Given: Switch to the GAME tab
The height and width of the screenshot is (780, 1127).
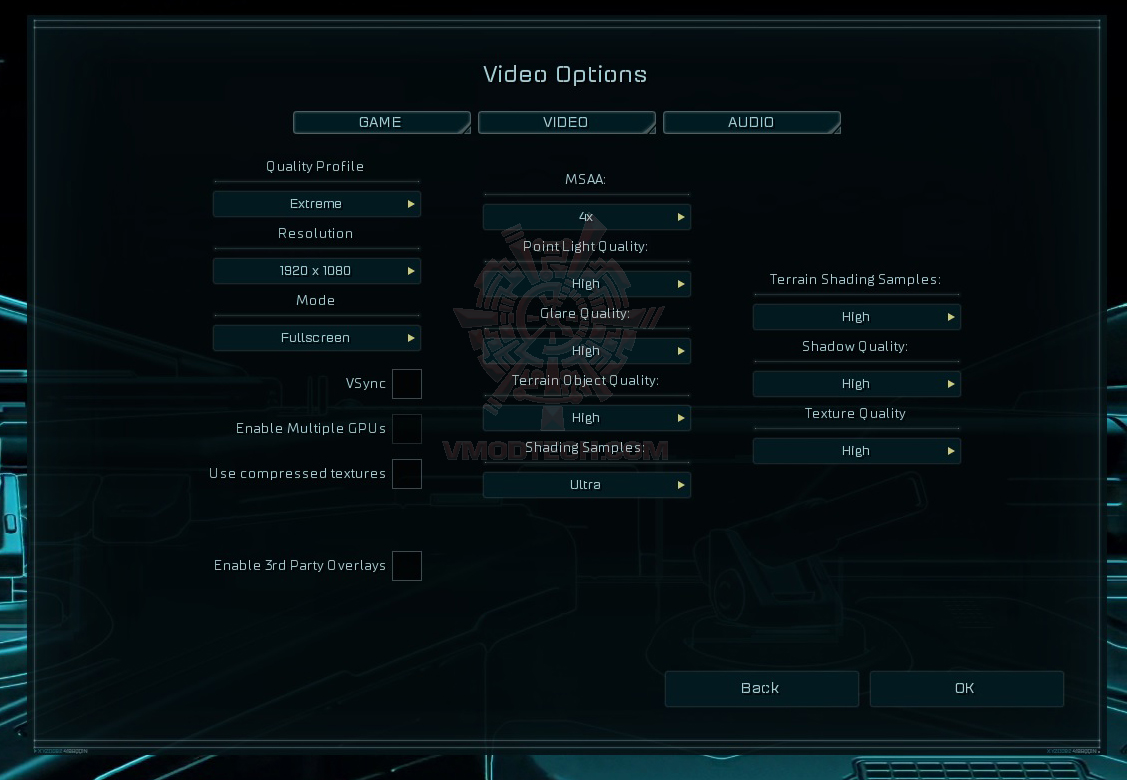Looking at the screenshot, I should pyautogui.click(x=381, y=122).
